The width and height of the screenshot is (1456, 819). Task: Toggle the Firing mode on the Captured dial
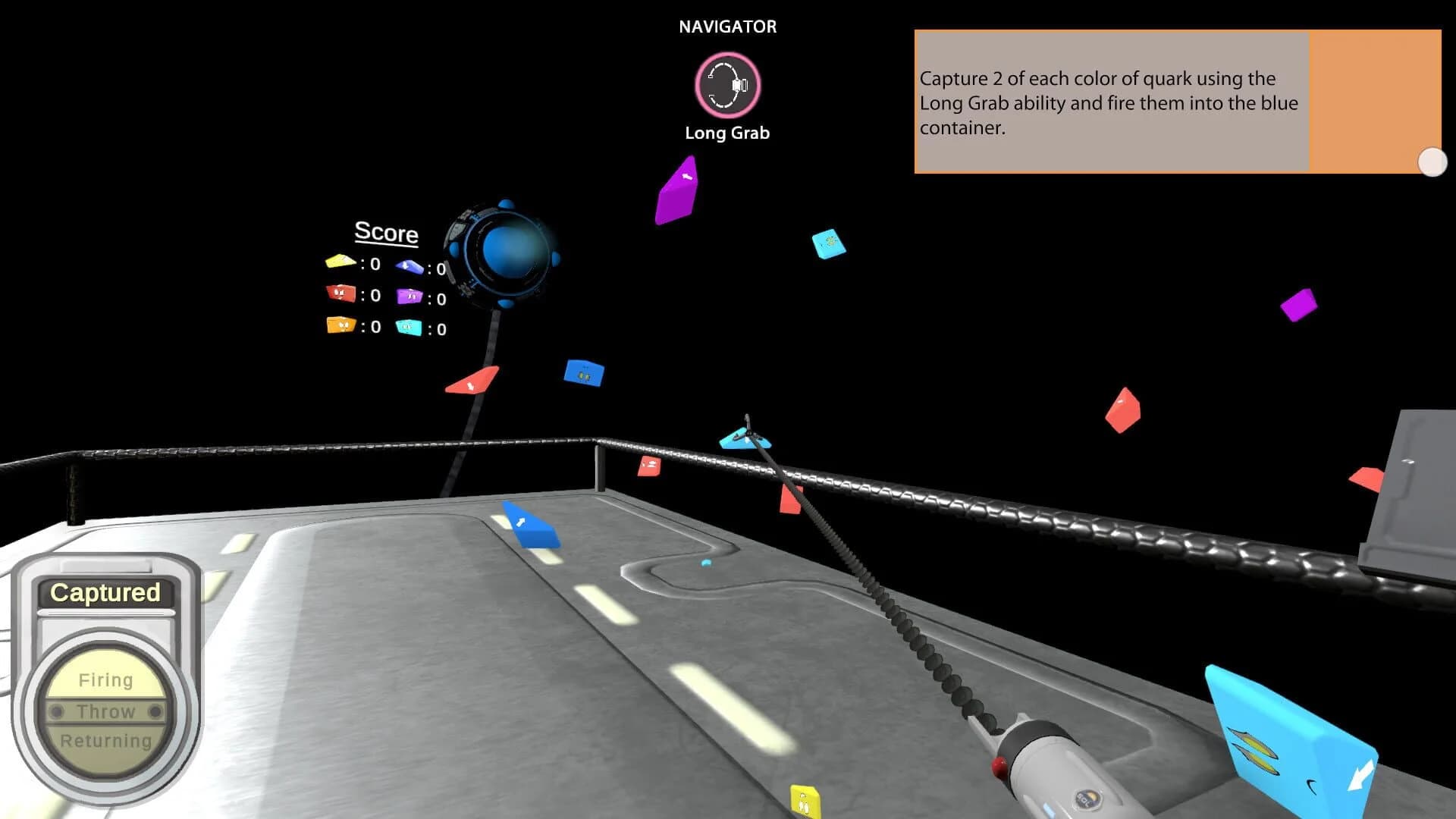tap(106, 679)
